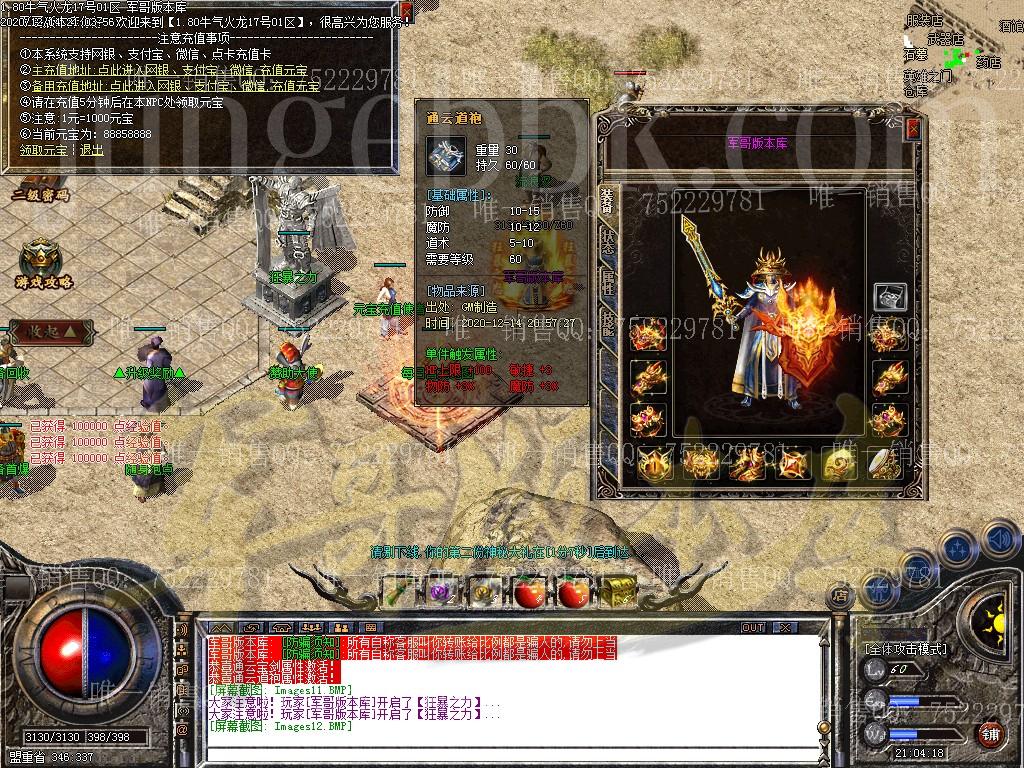Click the OUT button above chat

(x=753, y=628)
